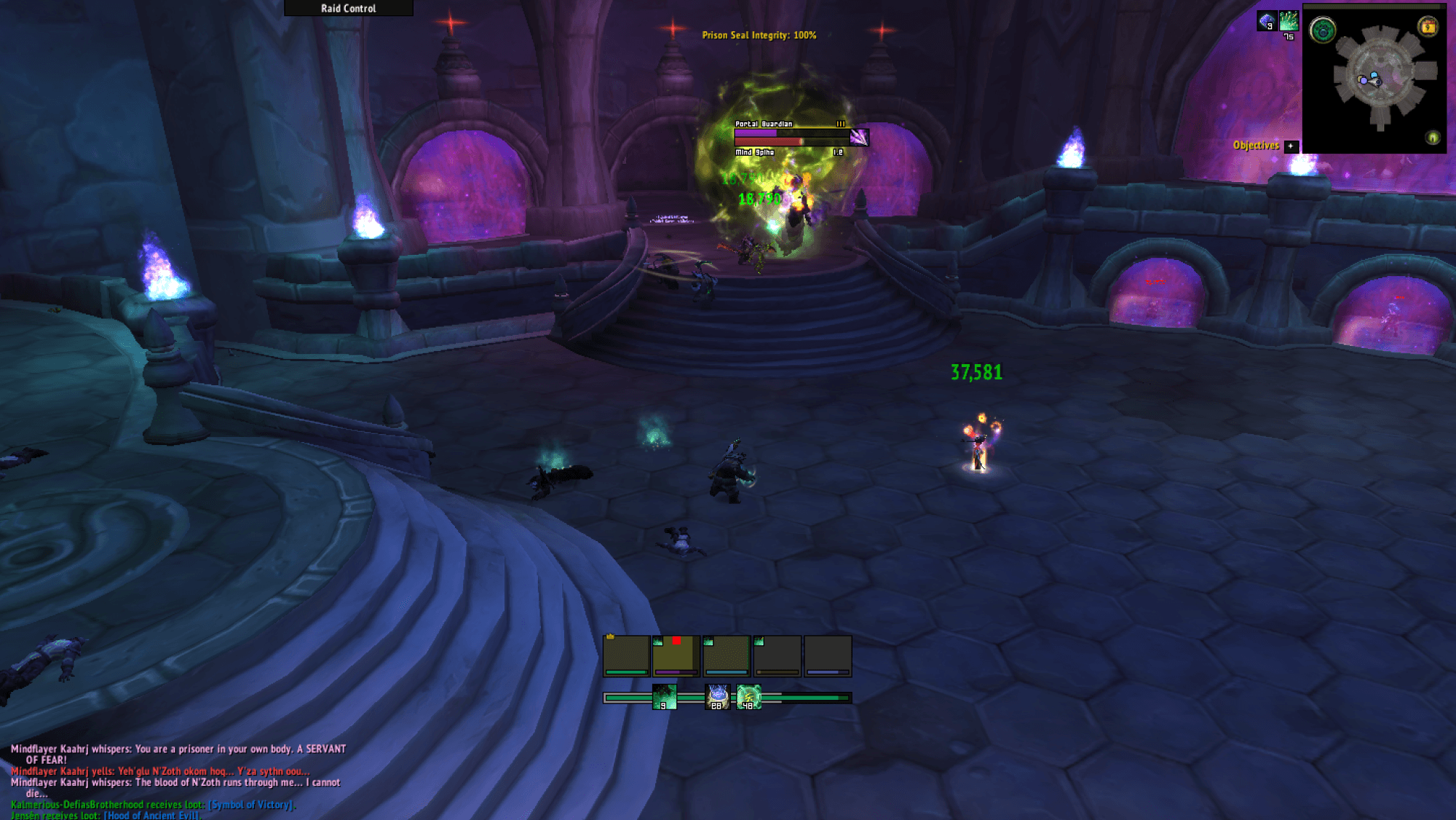Open the Raid Control panel
Image resolution: width=1456 pixels, height=820 pixels.
[x=348, y=8]
